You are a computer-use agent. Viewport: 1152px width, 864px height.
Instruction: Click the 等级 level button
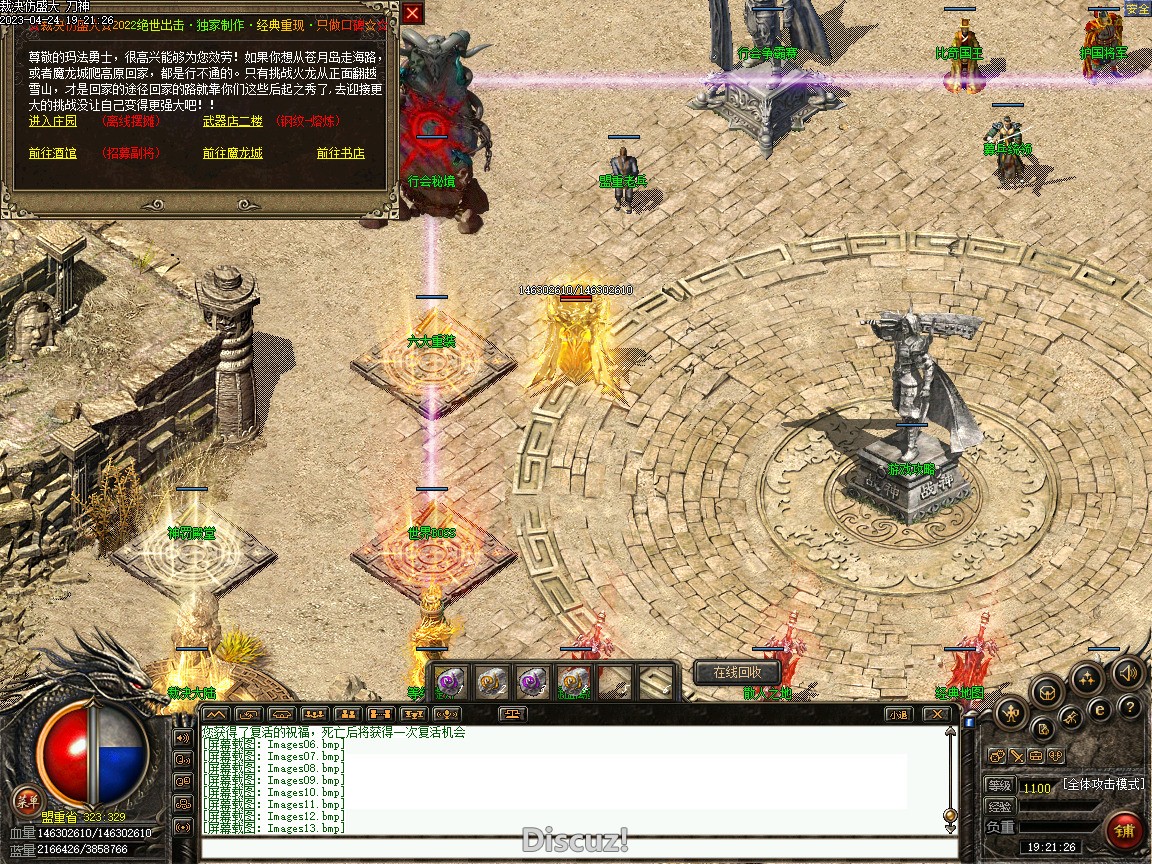pos(999,786)
